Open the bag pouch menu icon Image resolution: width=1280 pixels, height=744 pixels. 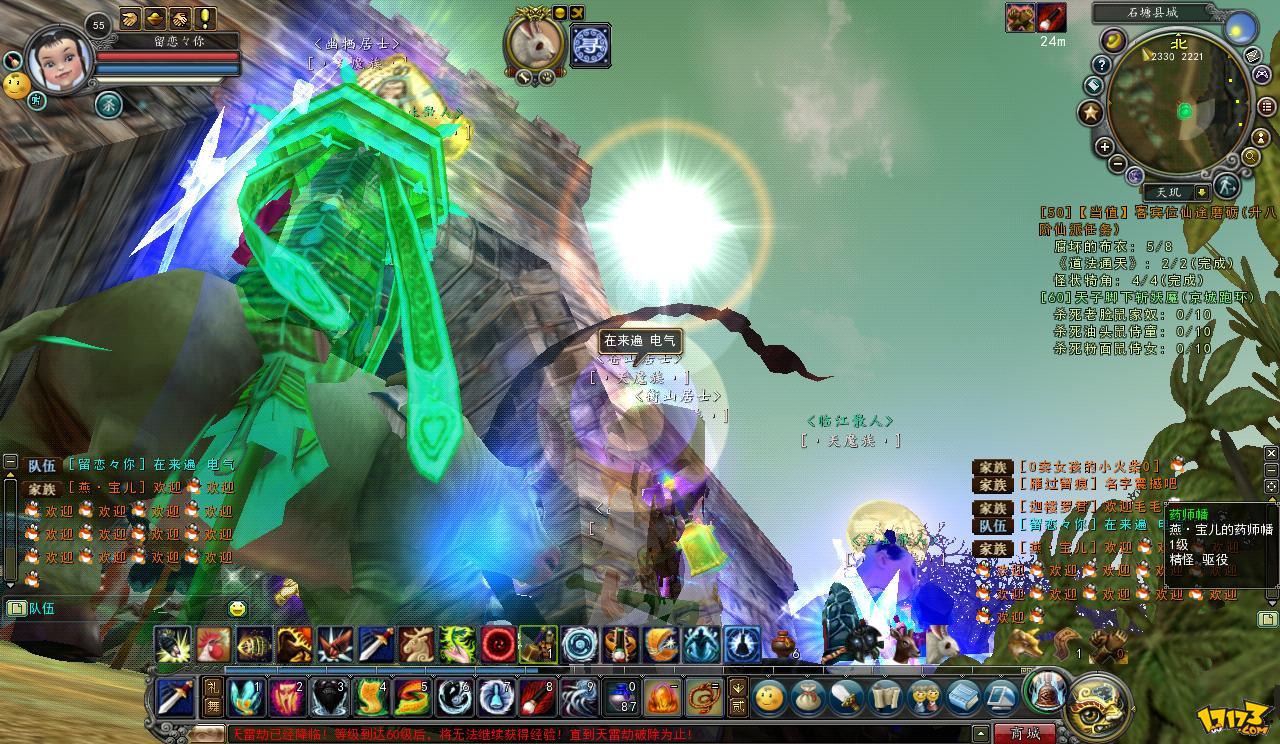pyautogui.click(x=806, y=696)
